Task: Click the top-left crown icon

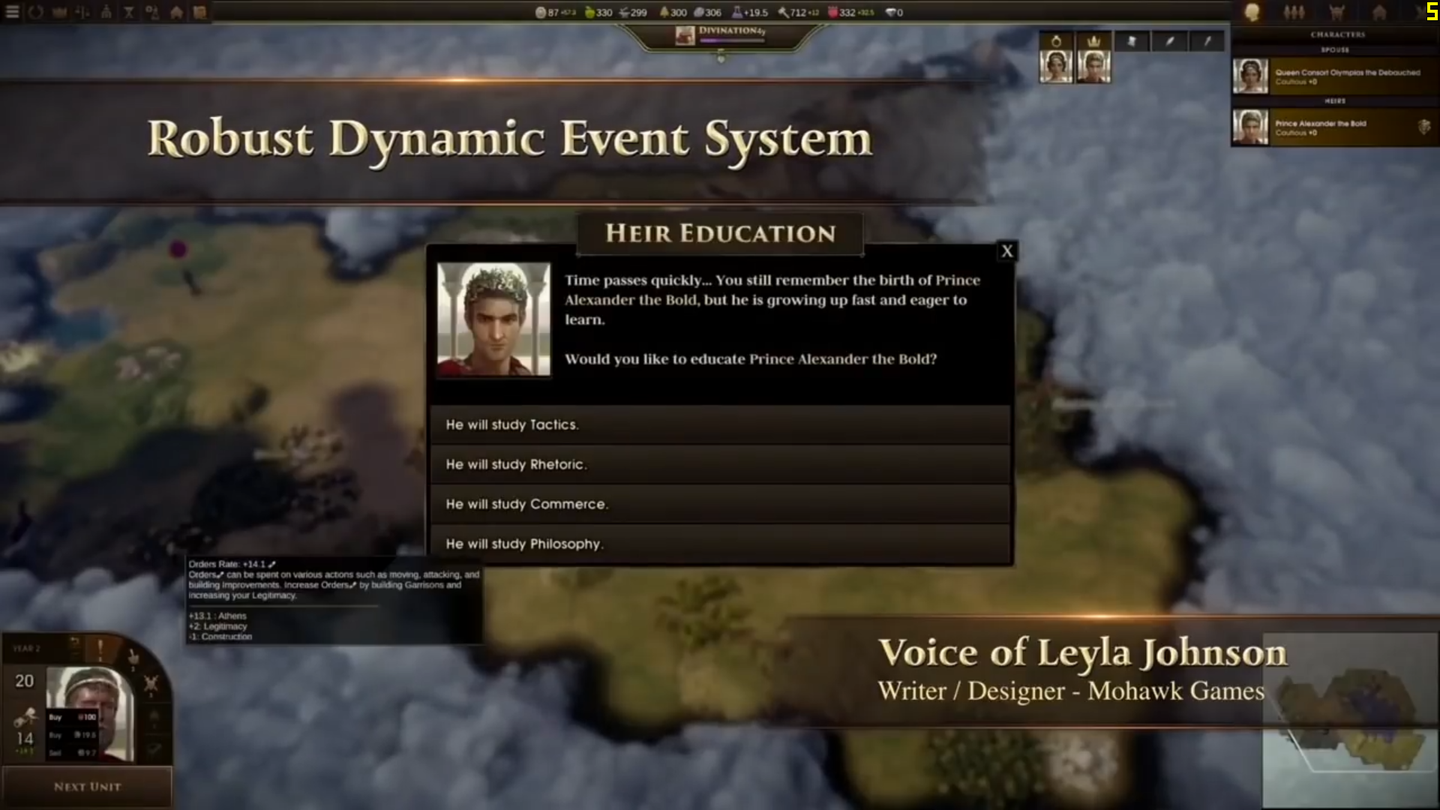Action: click(x=59, y=12)
